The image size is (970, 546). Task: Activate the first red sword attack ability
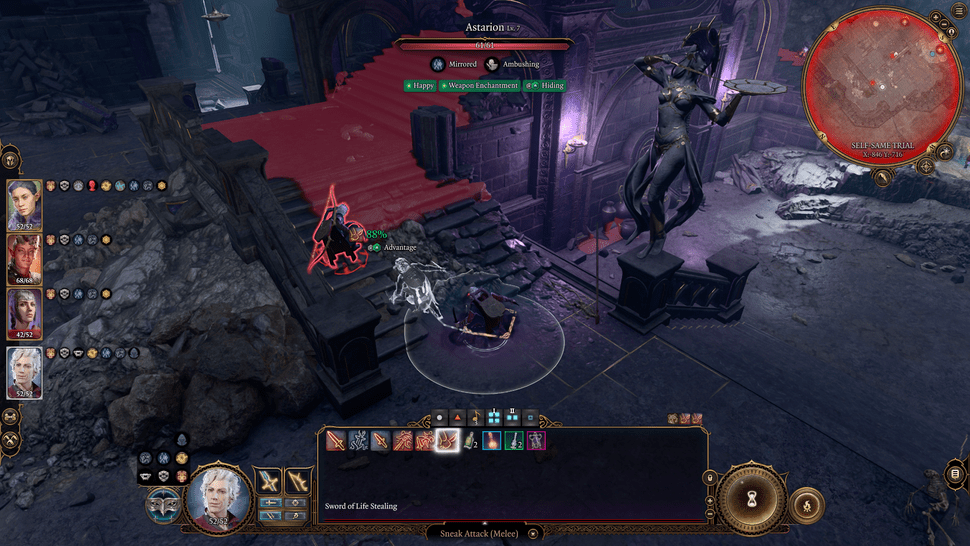336,440
